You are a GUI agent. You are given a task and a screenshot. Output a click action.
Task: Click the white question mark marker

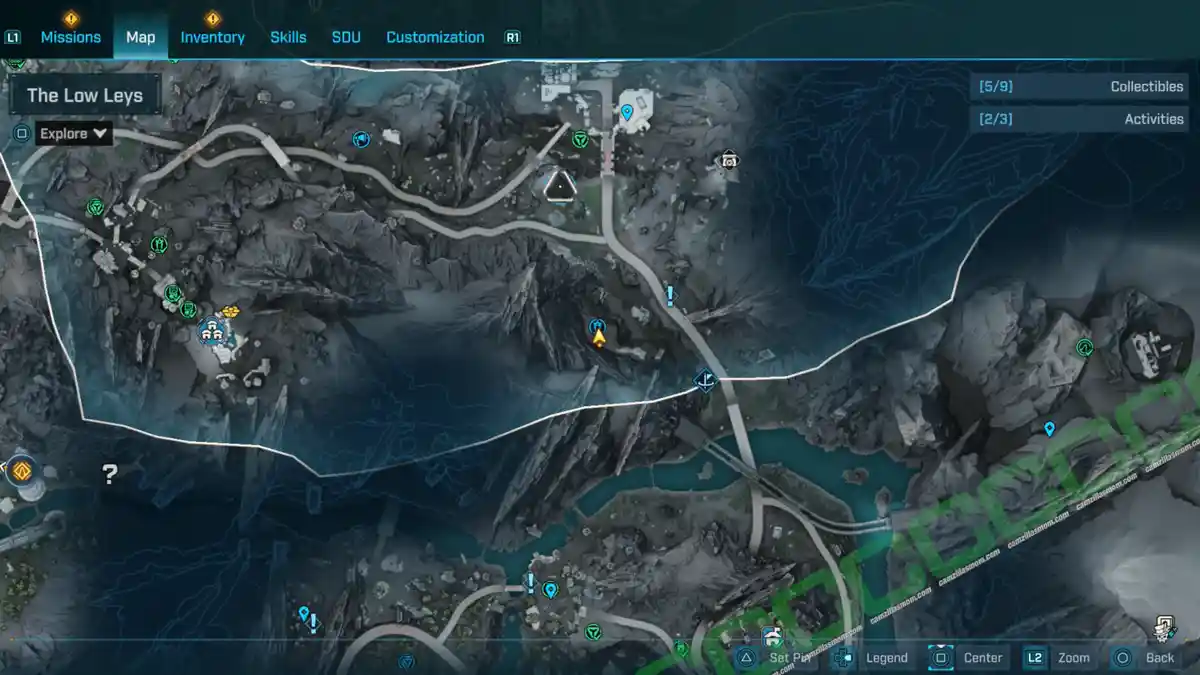click(110, 474)
